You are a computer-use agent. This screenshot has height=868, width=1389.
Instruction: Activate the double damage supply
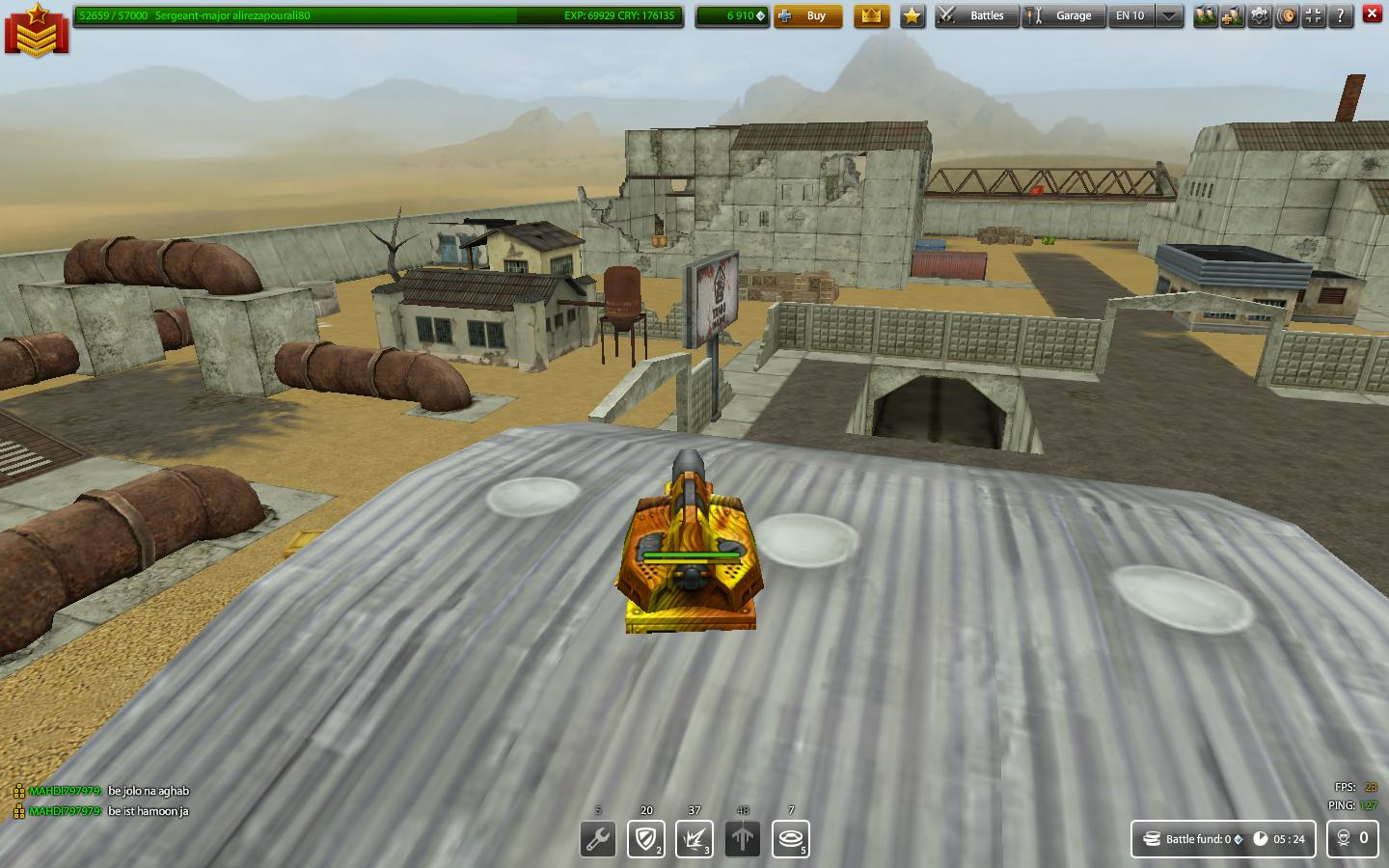(x=694, y=838)
